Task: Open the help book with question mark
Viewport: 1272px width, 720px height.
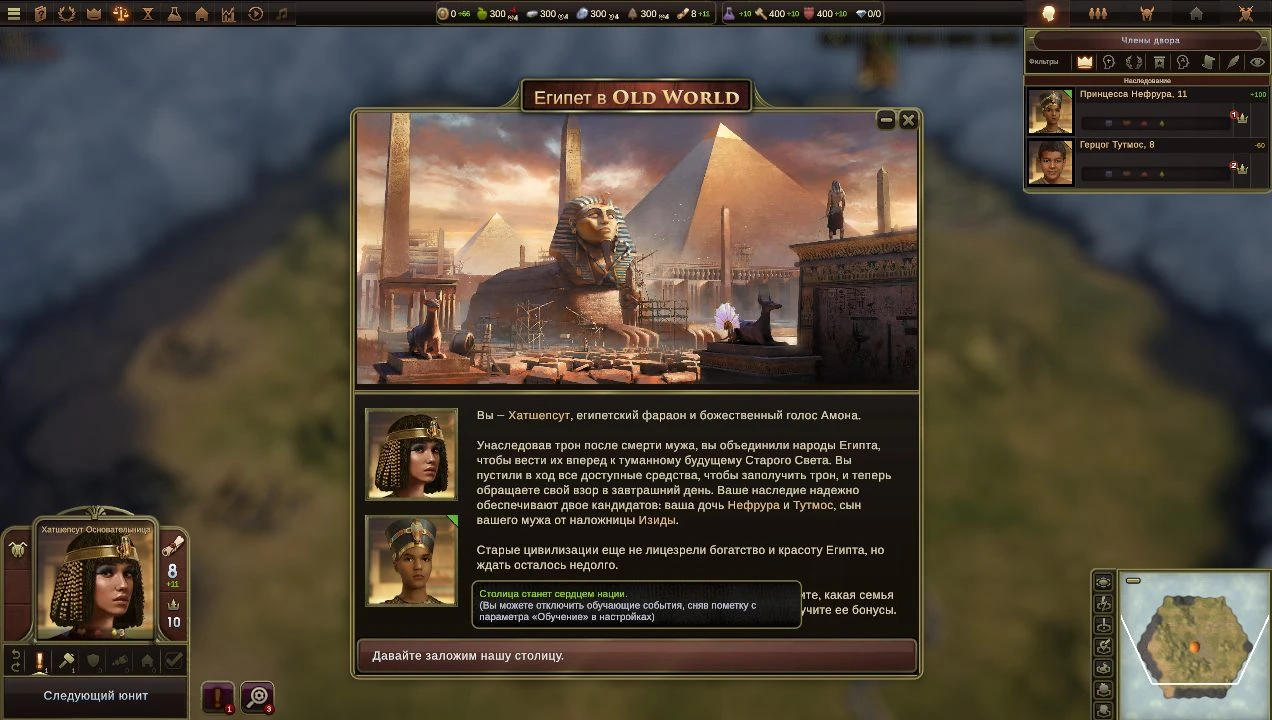Action: click(41, 14)
